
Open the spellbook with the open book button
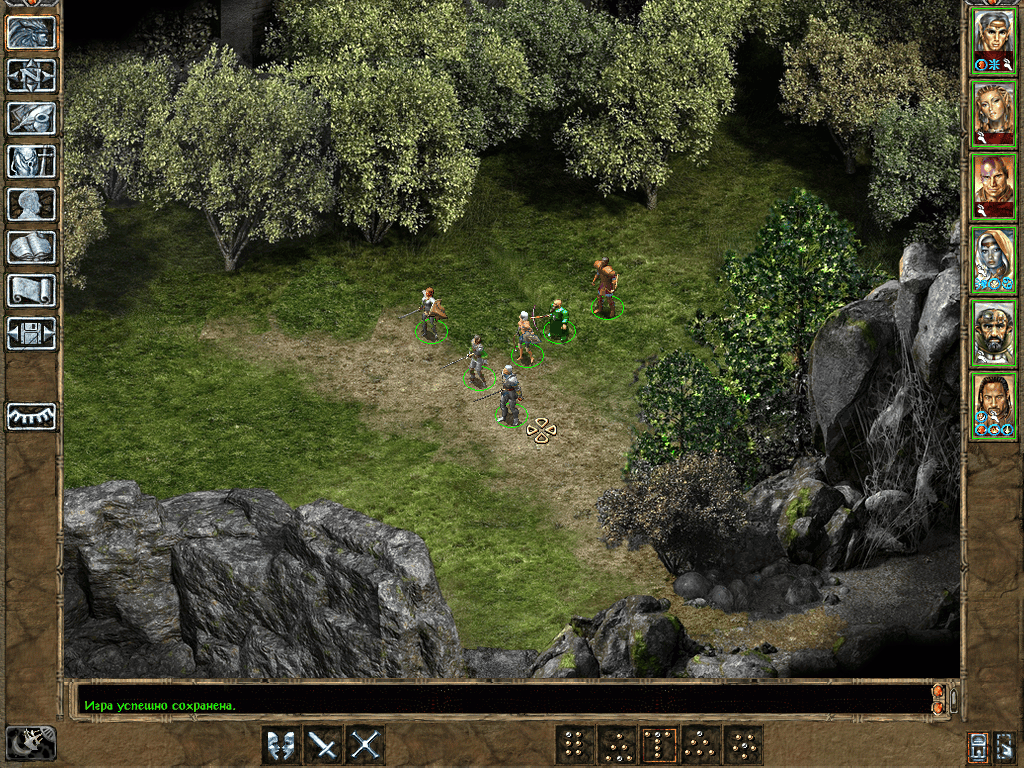pyautogui.click(x=32, y=247)
